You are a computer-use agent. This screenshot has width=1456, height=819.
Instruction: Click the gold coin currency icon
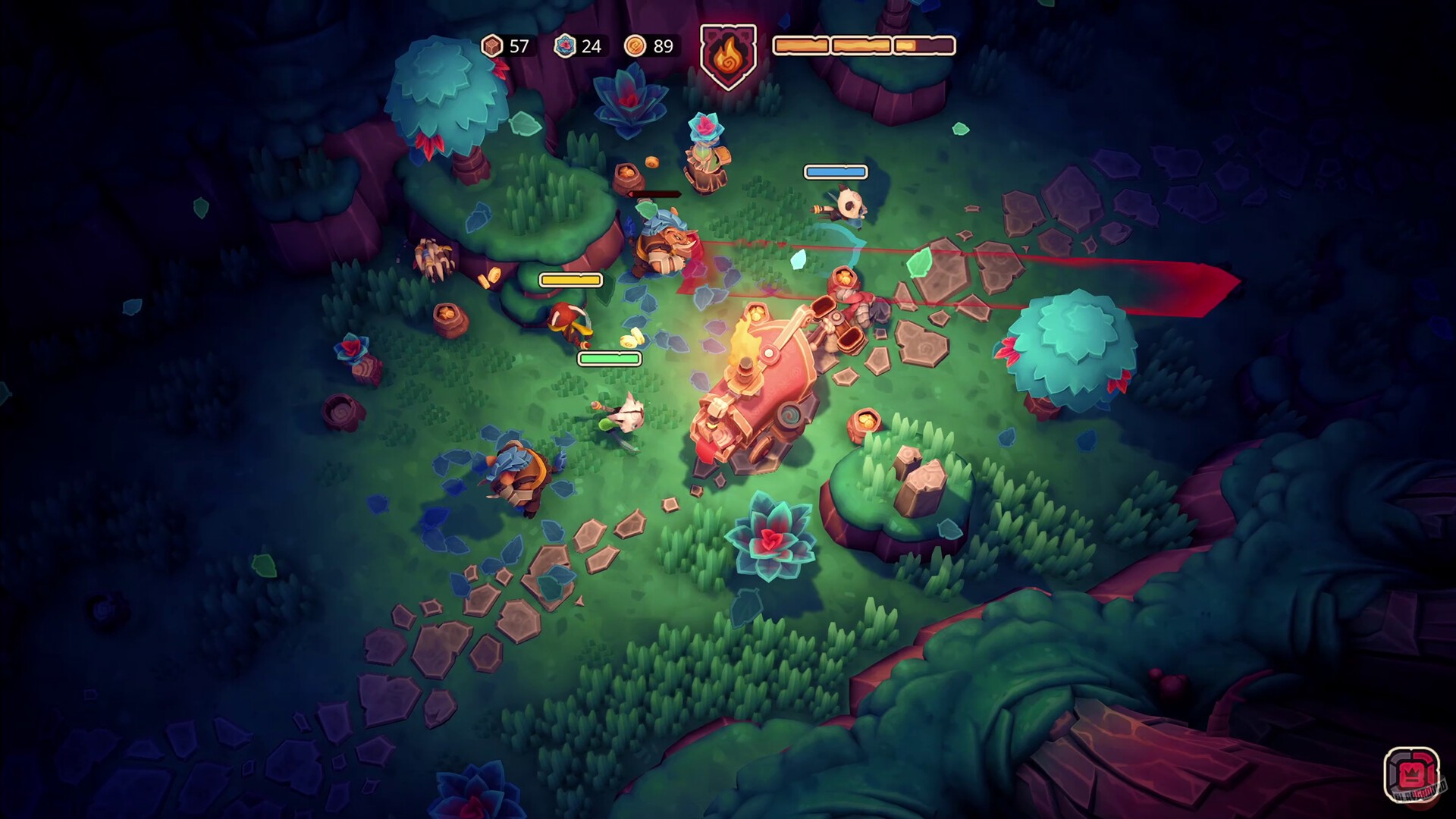tap(636, 46)
